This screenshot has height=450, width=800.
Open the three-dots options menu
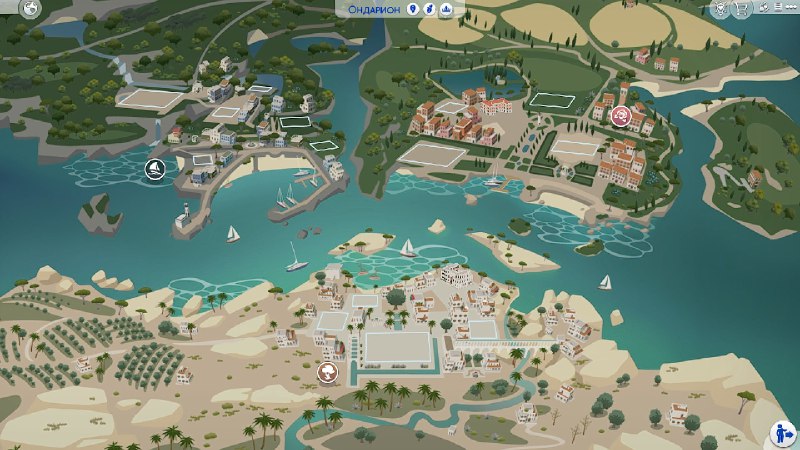pyautogui.click(x=790, y=8)
